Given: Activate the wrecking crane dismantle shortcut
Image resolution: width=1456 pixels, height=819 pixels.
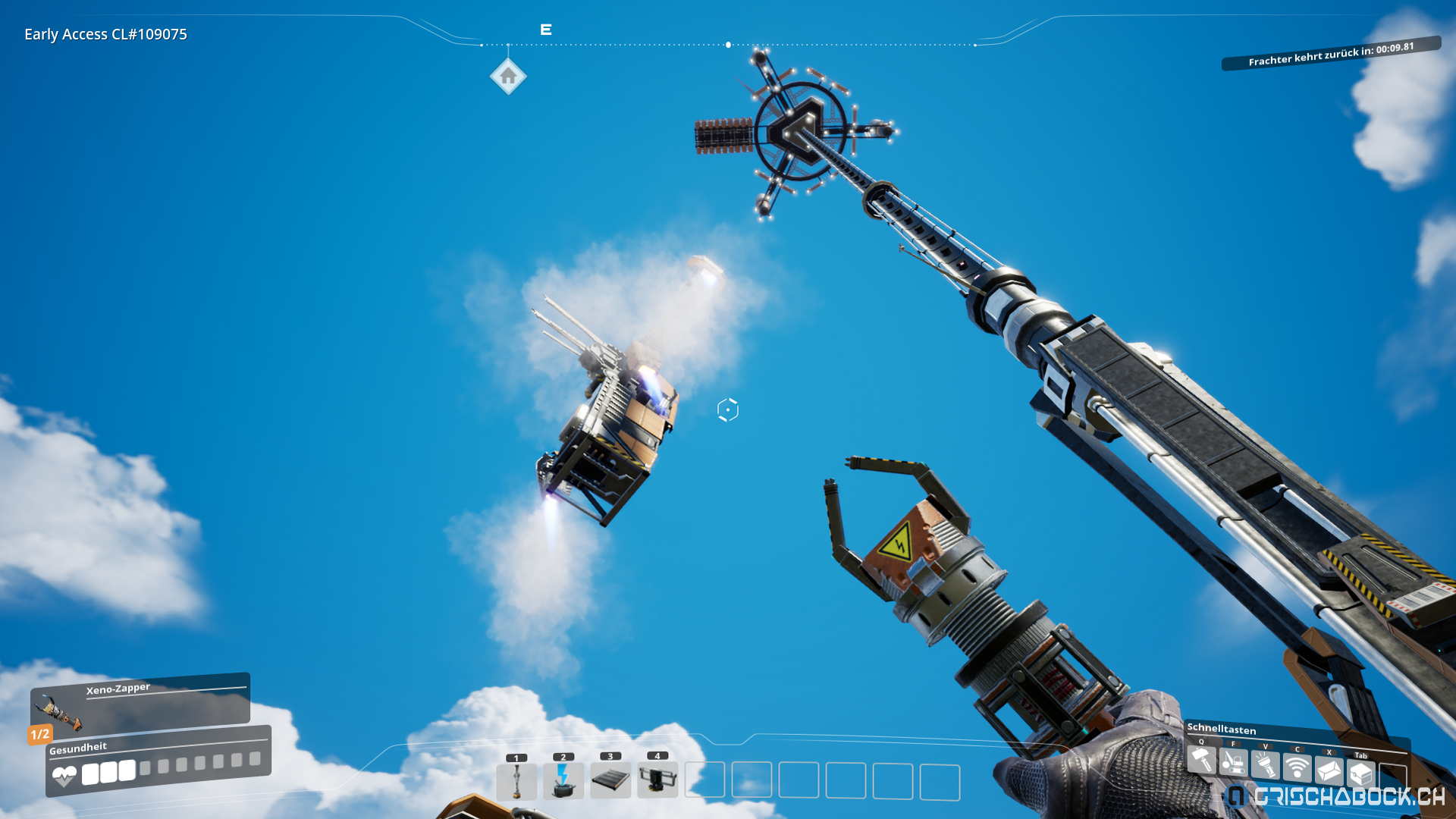Looking at the screenshot, I should click(1233, 763).
